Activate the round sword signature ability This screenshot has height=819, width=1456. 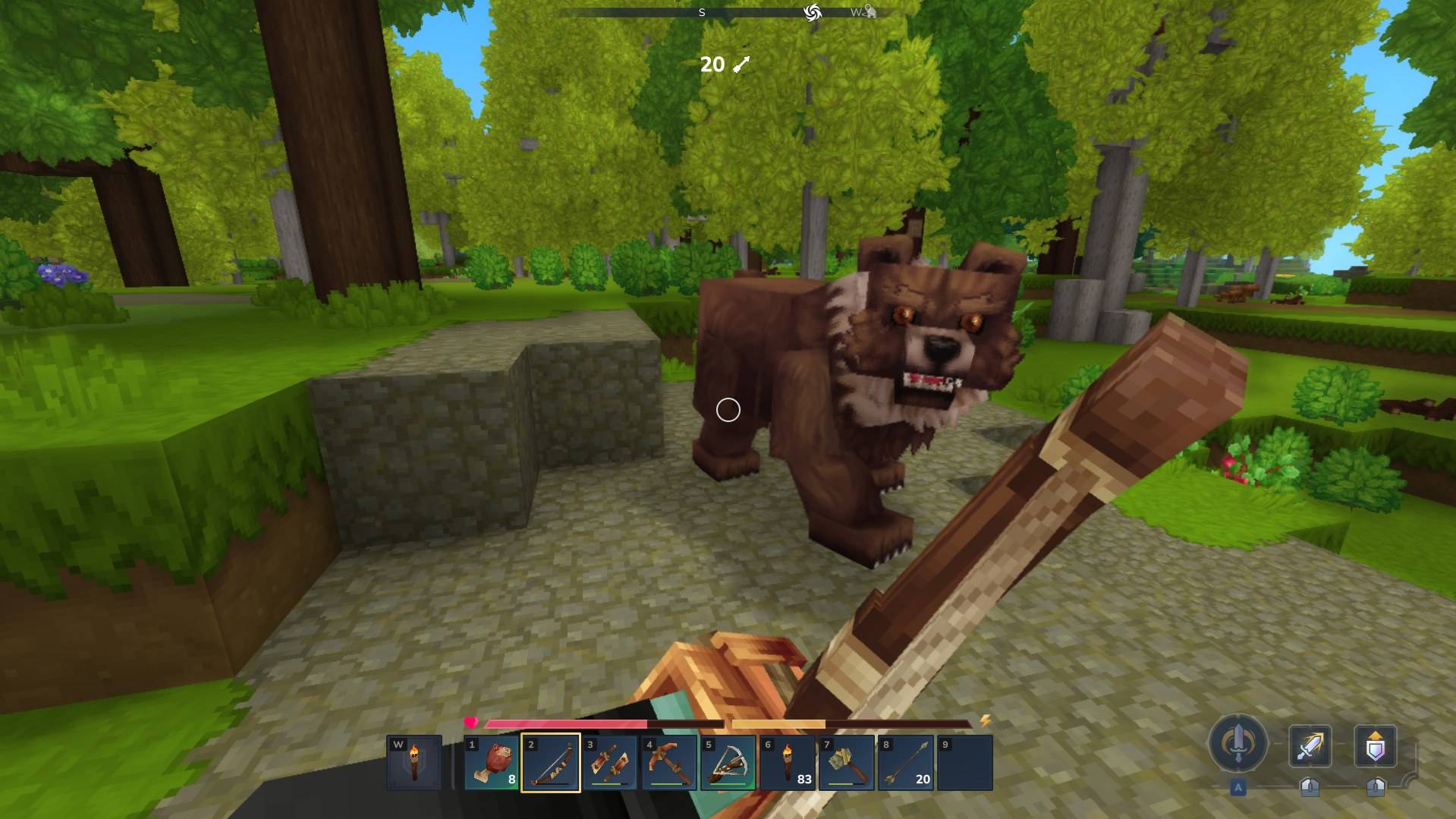tap(1238, 745)
